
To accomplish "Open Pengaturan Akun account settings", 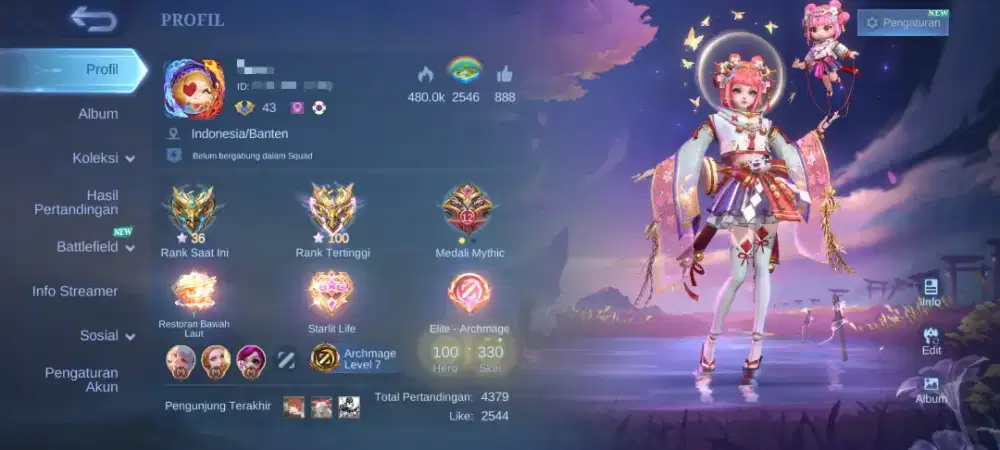I will [82, 380].
